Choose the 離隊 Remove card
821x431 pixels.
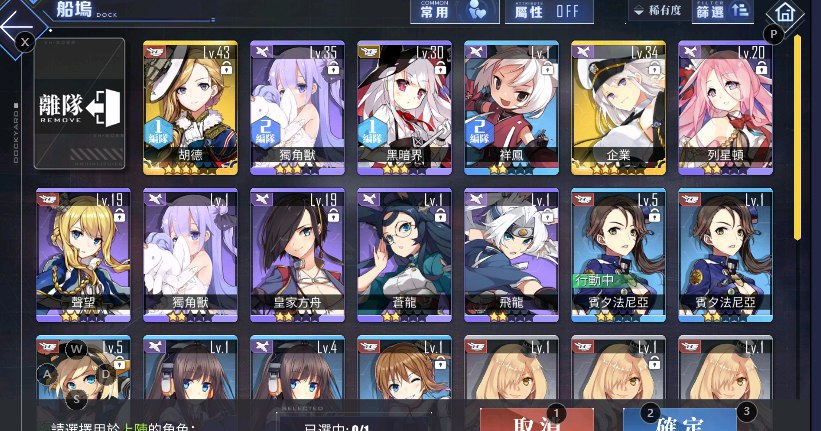pyautogui.click(x=79, y=105)
